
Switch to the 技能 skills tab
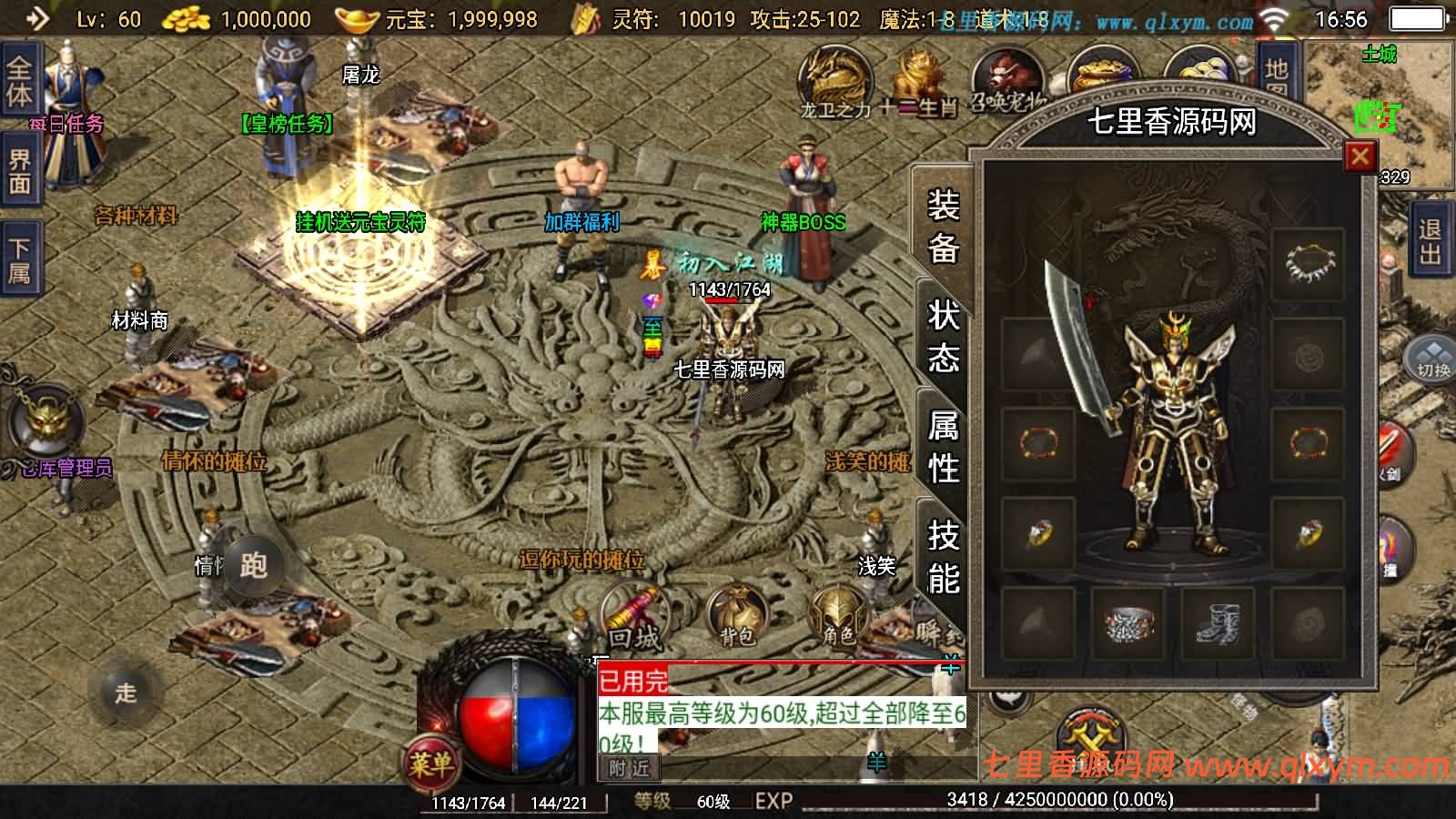[944, 557]
